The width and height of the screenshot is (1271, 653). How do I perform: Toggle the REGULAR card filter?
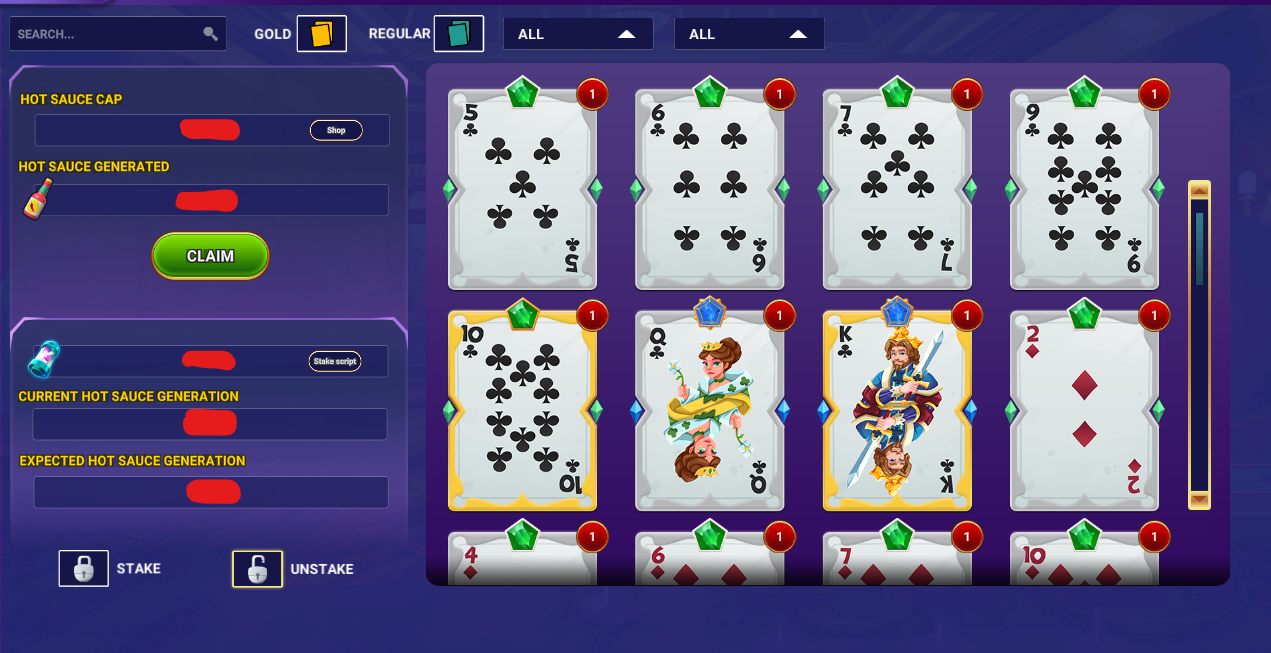pyautogui.click(x=458, y=34)
